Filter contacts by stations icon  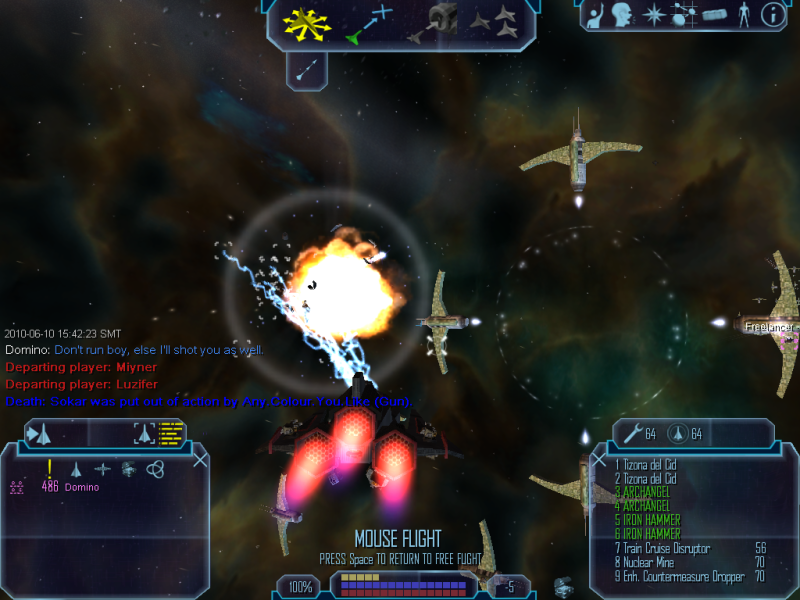pyautogui.click(x=129, y=468)
